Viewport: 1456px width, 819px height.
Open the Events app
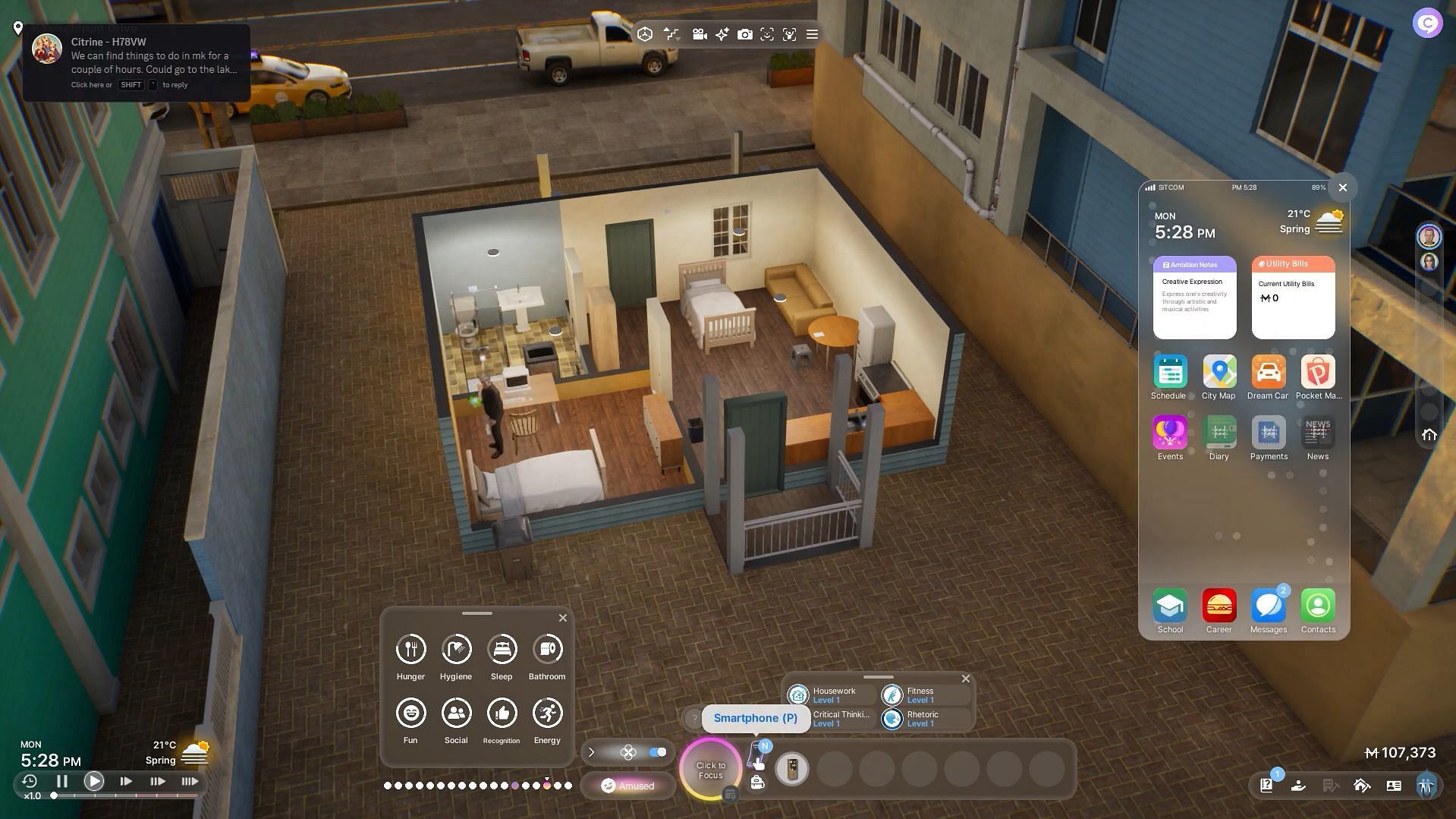point(1169,433)
